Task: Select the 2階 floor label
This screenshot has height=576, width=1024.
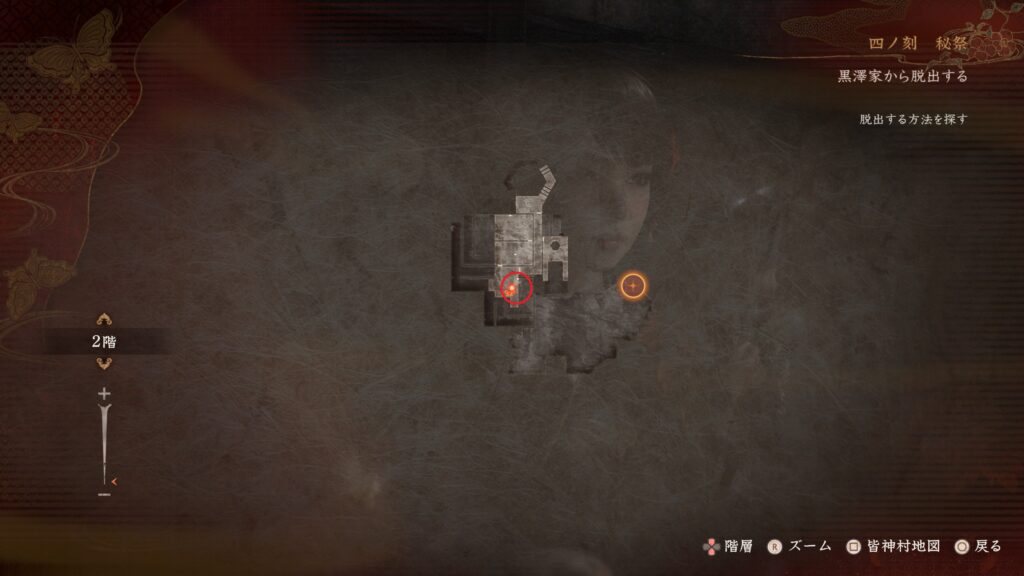Action: (x=102, y=342)
